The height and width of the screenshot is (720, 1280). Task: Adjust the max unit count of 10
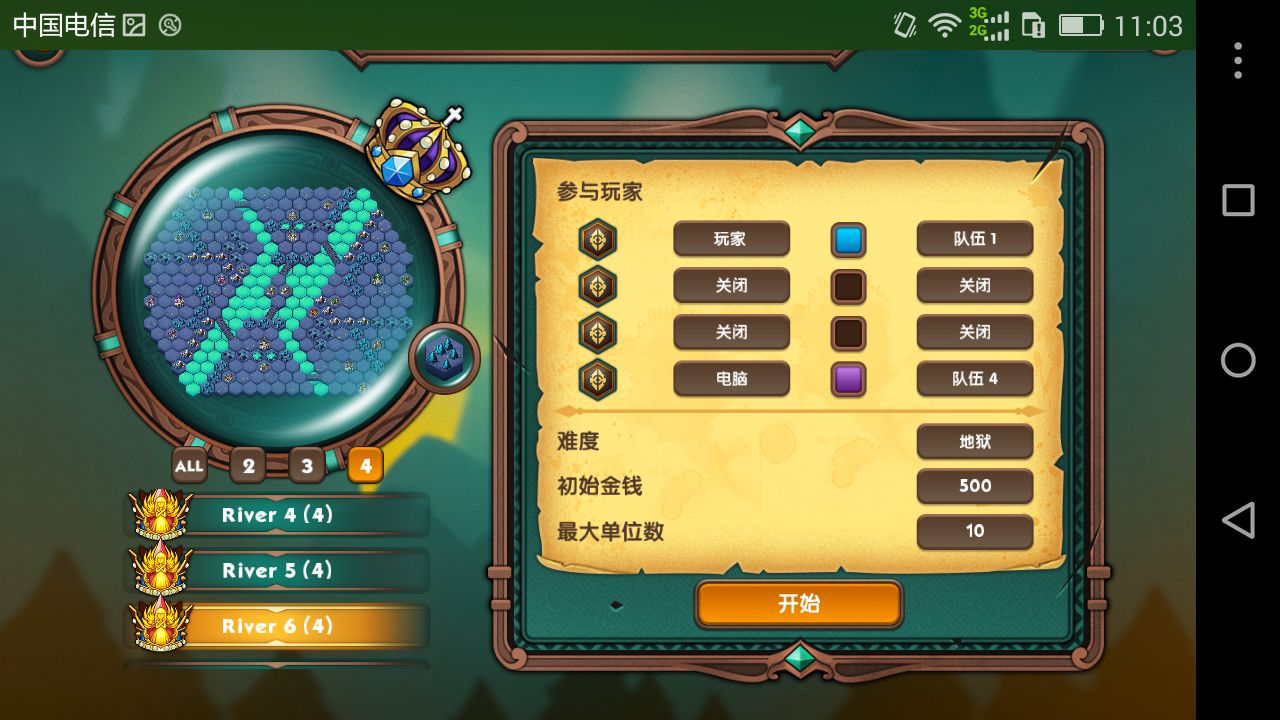click(975, 531)
